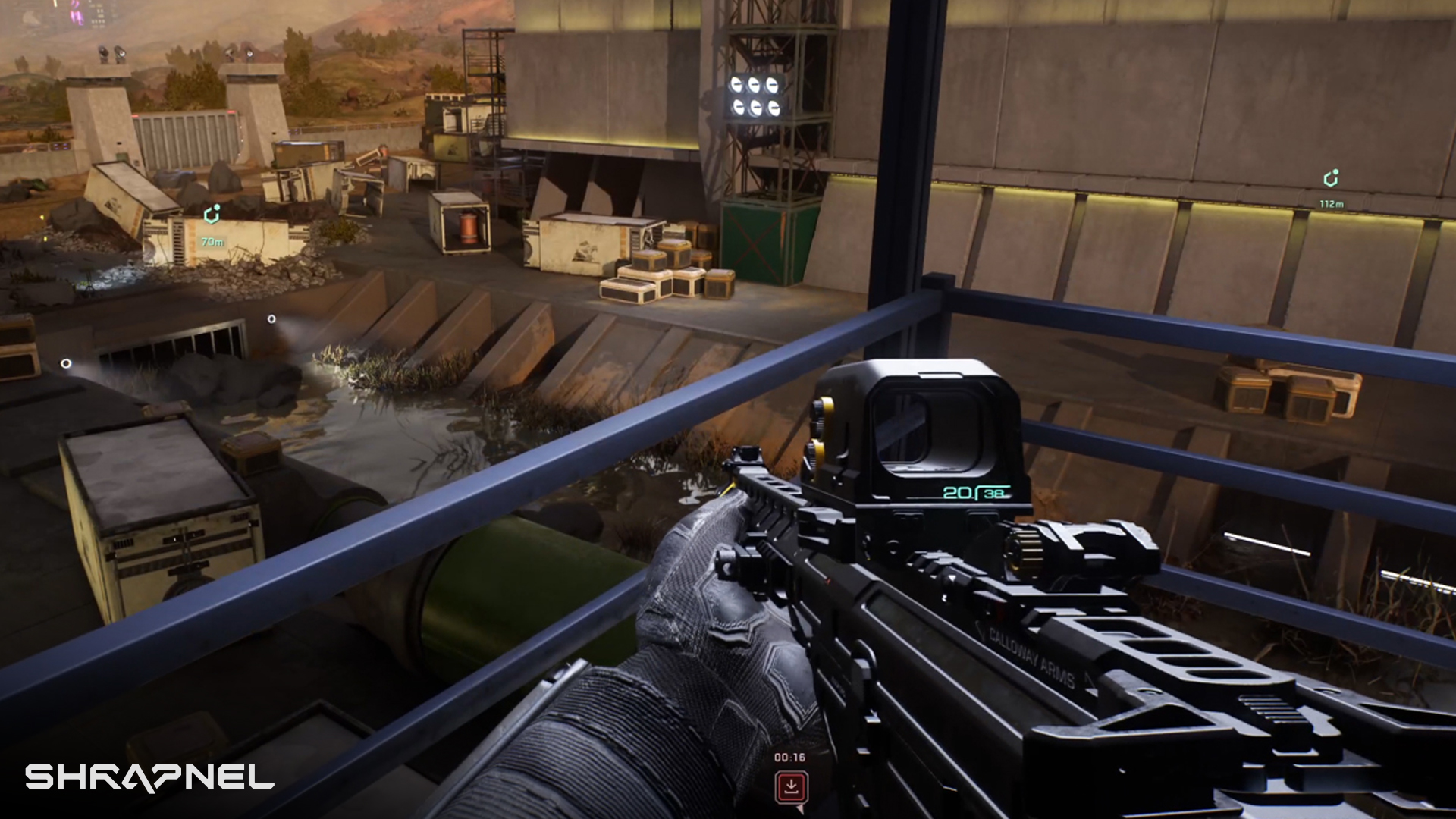Click the white waypoint dot at far left
Viewport: 1456px width, 819px height.
coord(67,363)
